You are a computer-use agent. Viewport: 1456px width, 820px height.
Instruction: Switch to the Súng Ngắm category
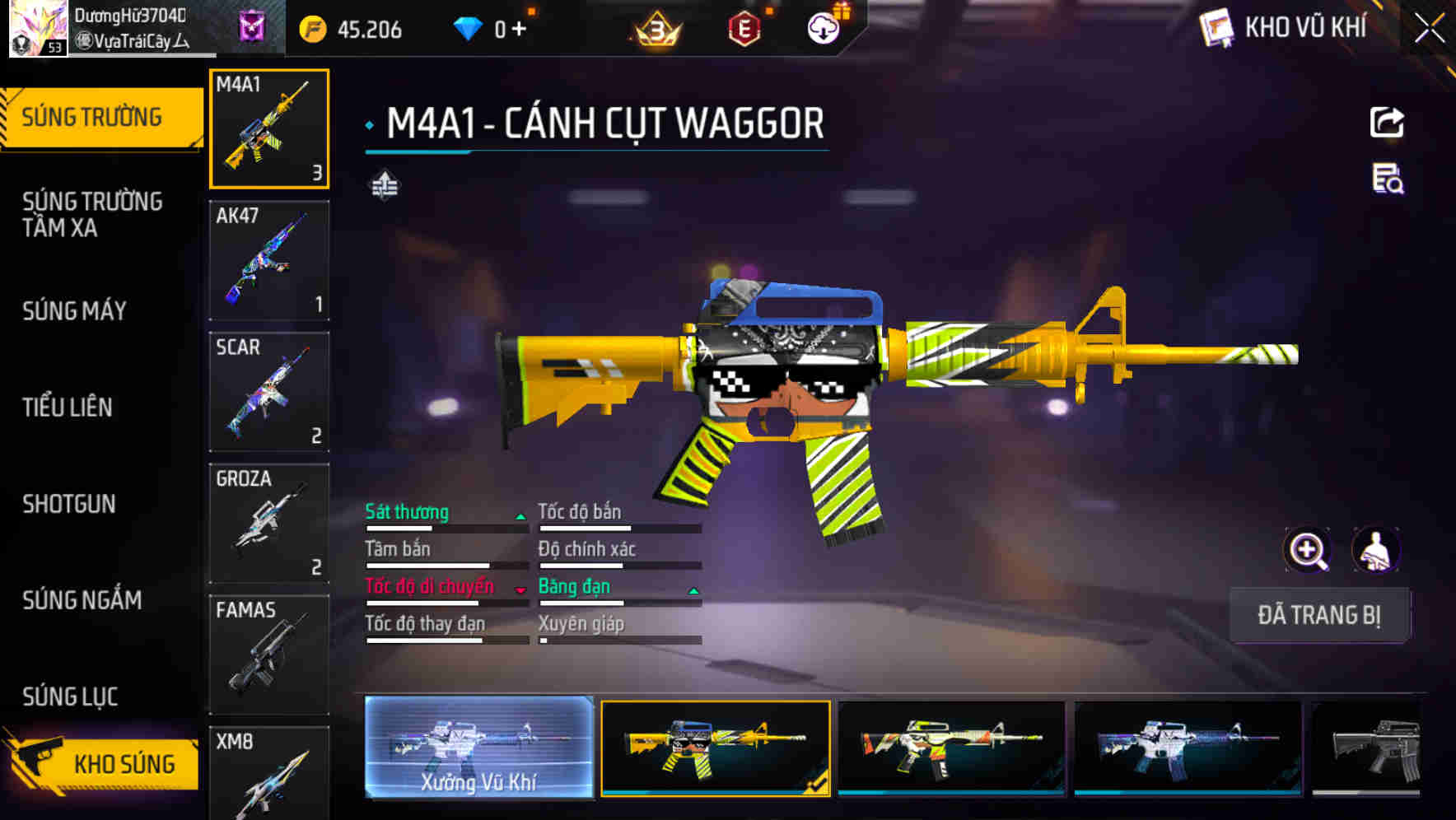82,600
